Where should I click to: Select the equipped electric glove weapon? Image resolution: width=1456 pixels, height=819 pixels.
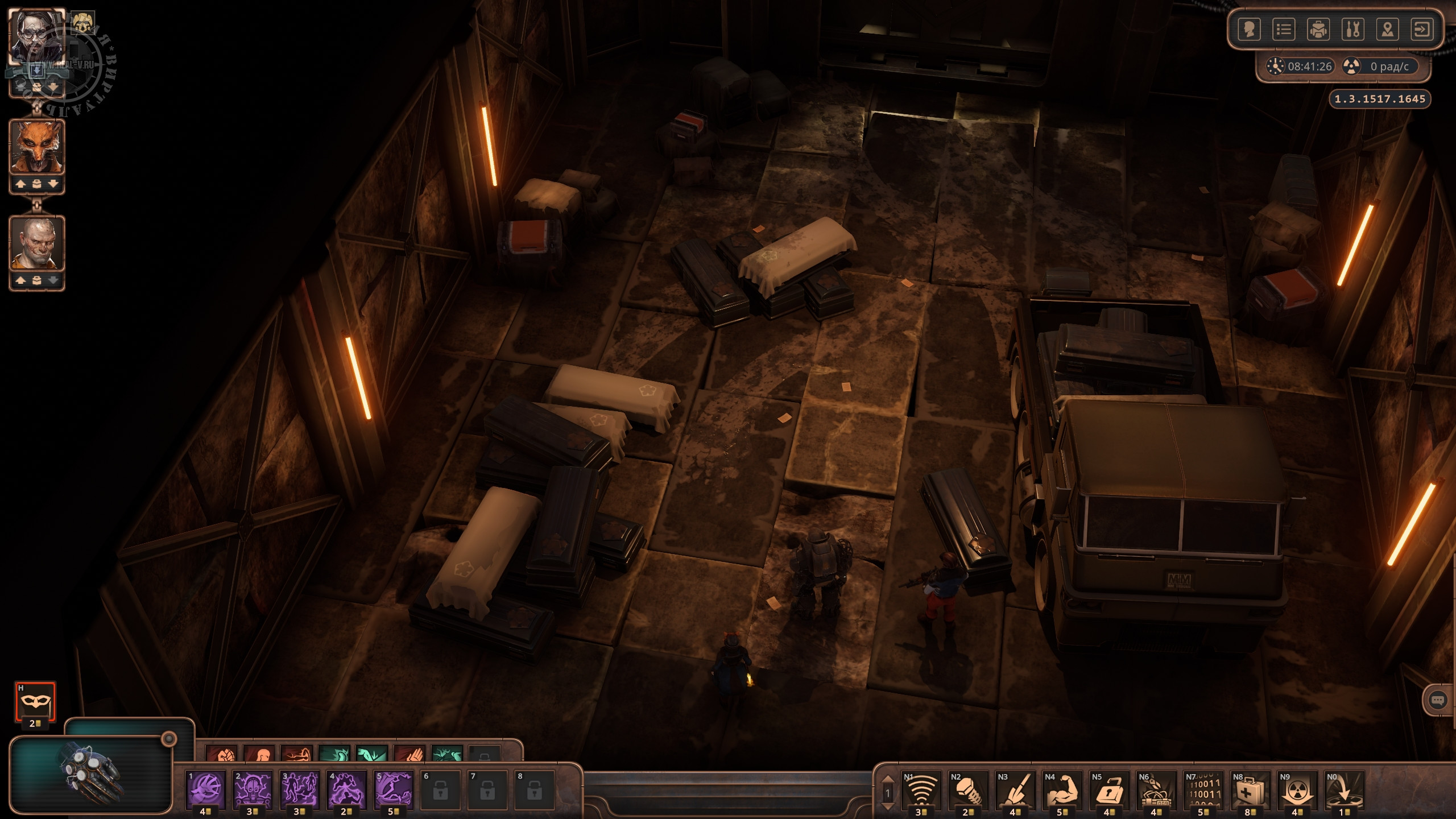91,773
